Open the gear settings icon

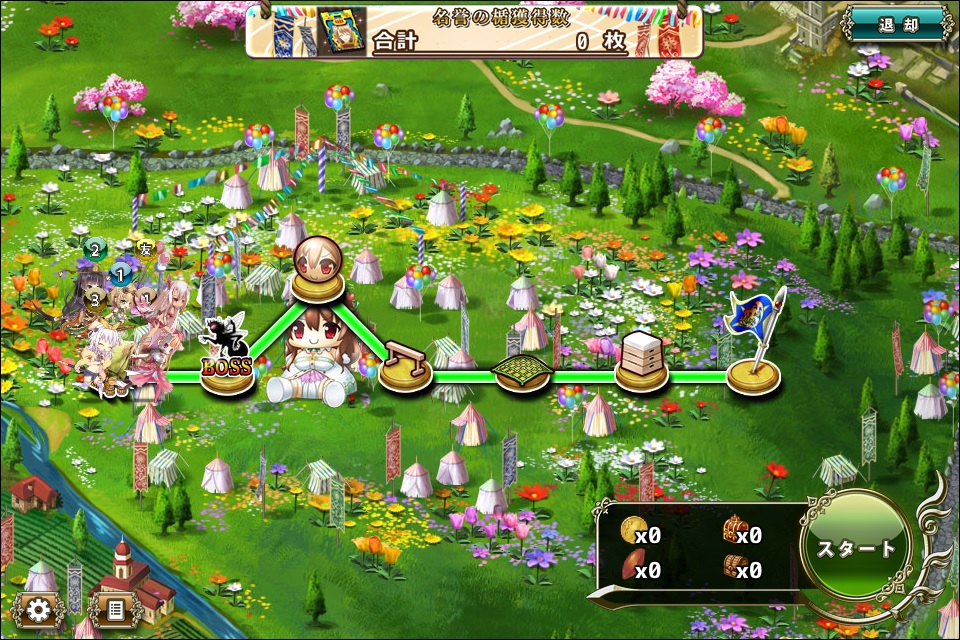[39, 609]
